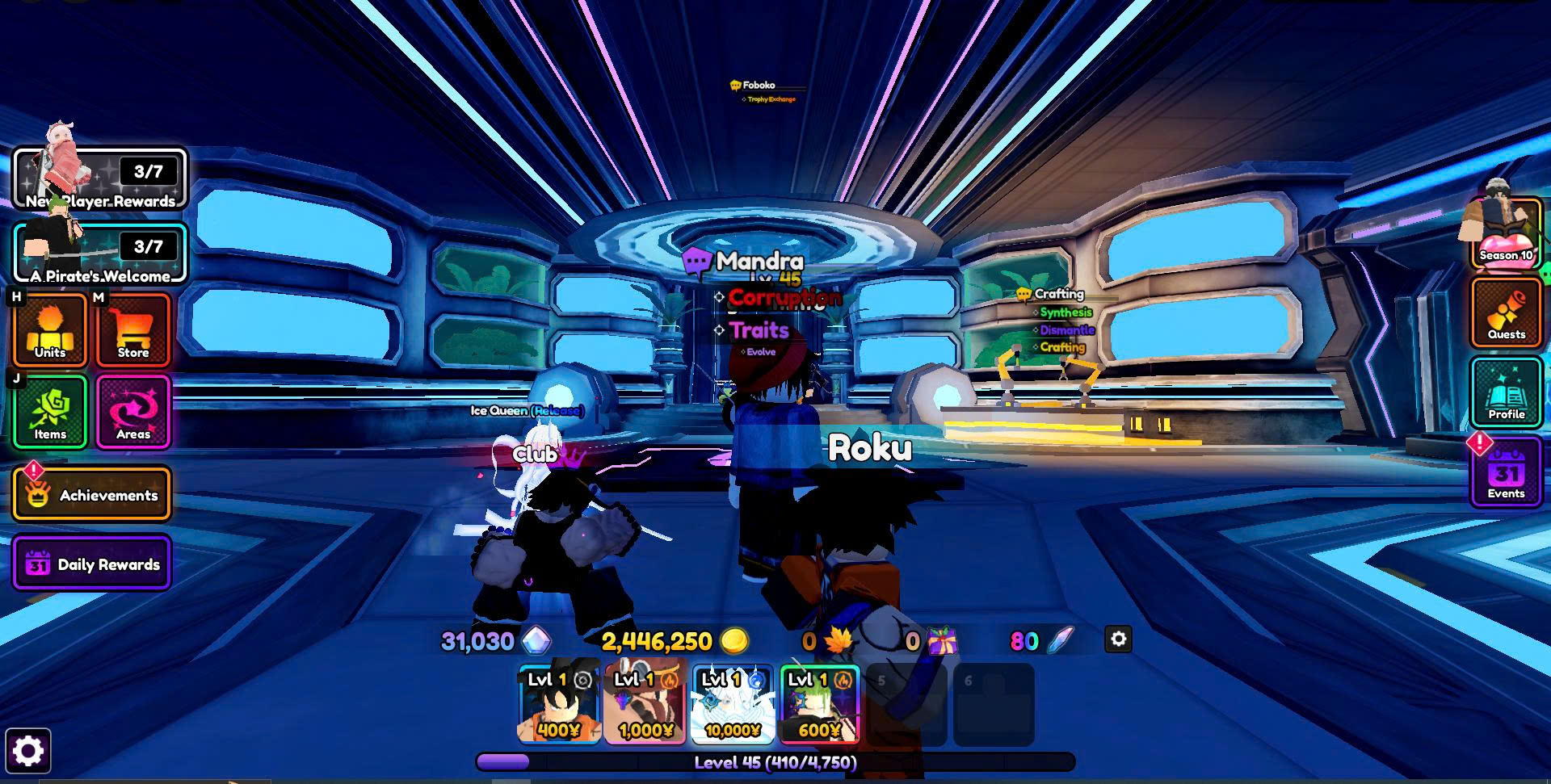Open the Quests menu
The width and height of the screenshot is (1551, 784).
coord(1506,313)
